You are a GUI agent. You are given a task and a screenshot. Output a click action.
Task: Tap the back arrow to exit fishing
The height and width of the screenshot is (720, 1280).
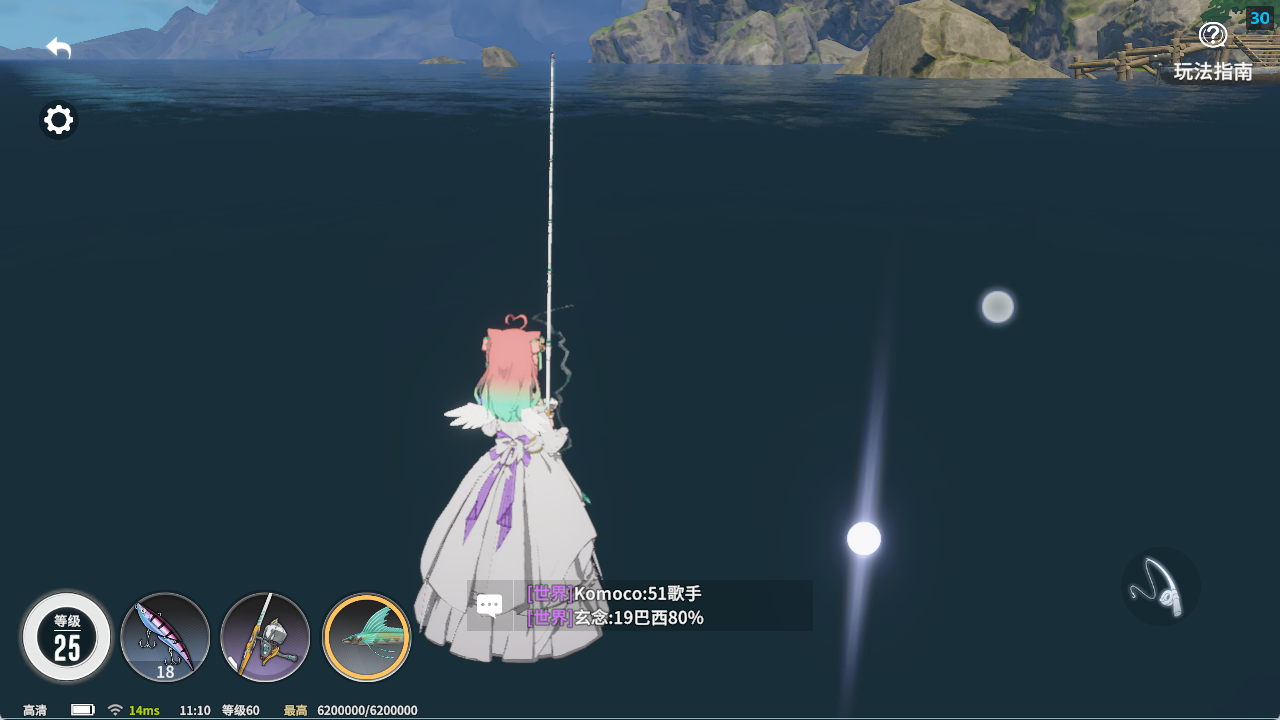click(x=58, y=46)
